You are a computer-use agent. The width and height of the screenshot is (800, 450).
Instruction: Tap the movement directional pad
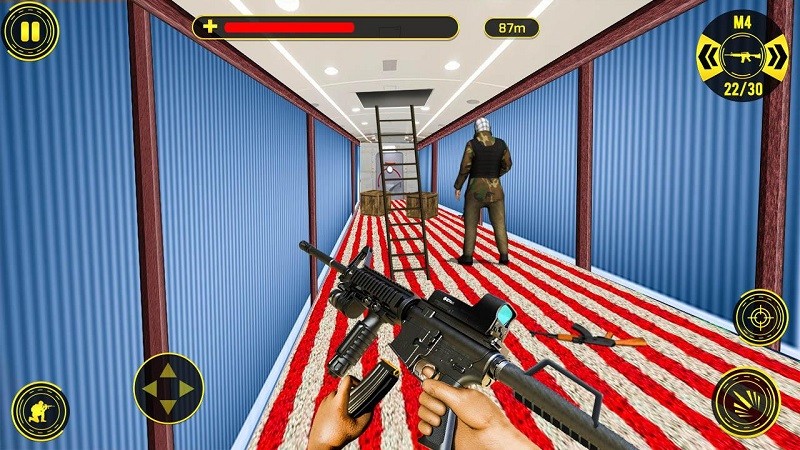point(168,388)
